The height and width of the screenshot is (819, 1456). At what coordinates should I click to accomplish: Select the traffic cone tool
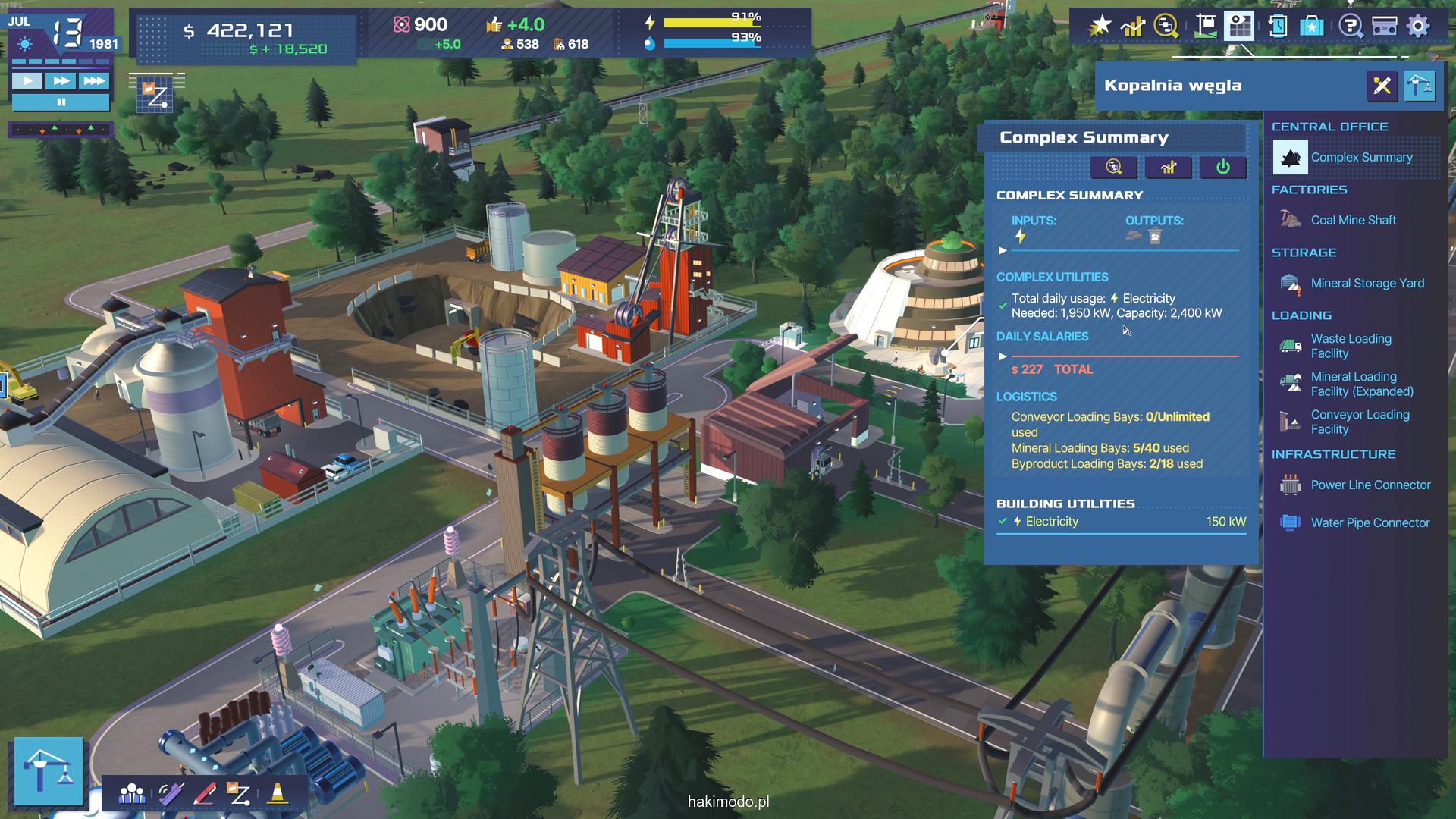pos(278,794)
